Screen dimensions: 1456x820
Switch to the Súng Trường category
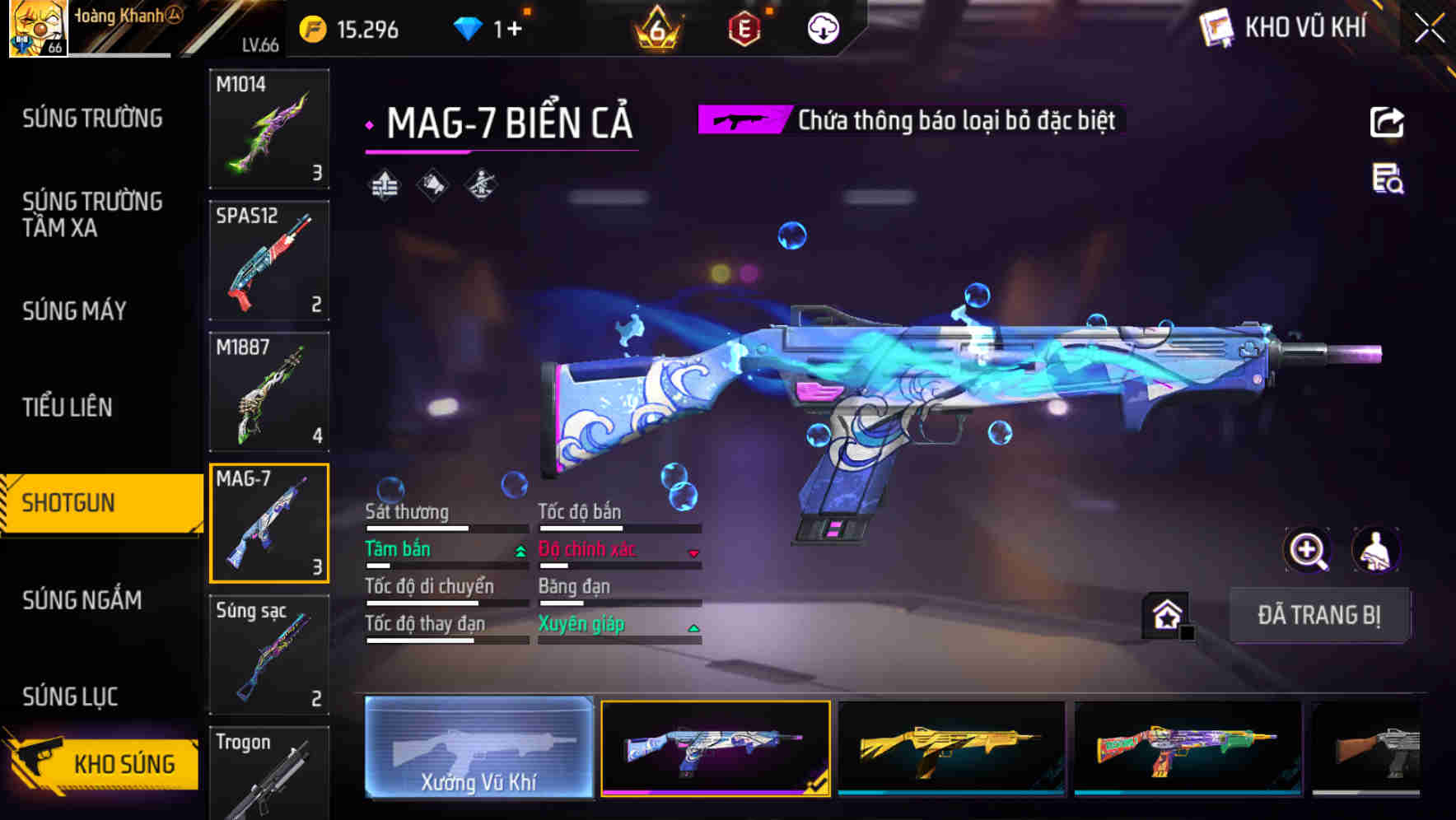point(92,119)
